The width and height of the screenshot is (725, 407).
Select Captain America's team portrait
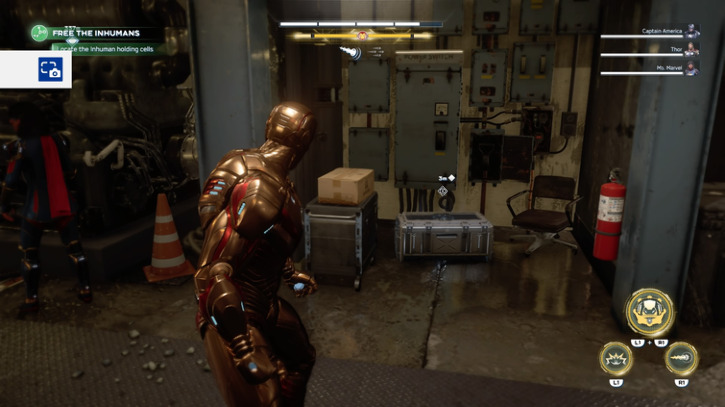(693, 31)
